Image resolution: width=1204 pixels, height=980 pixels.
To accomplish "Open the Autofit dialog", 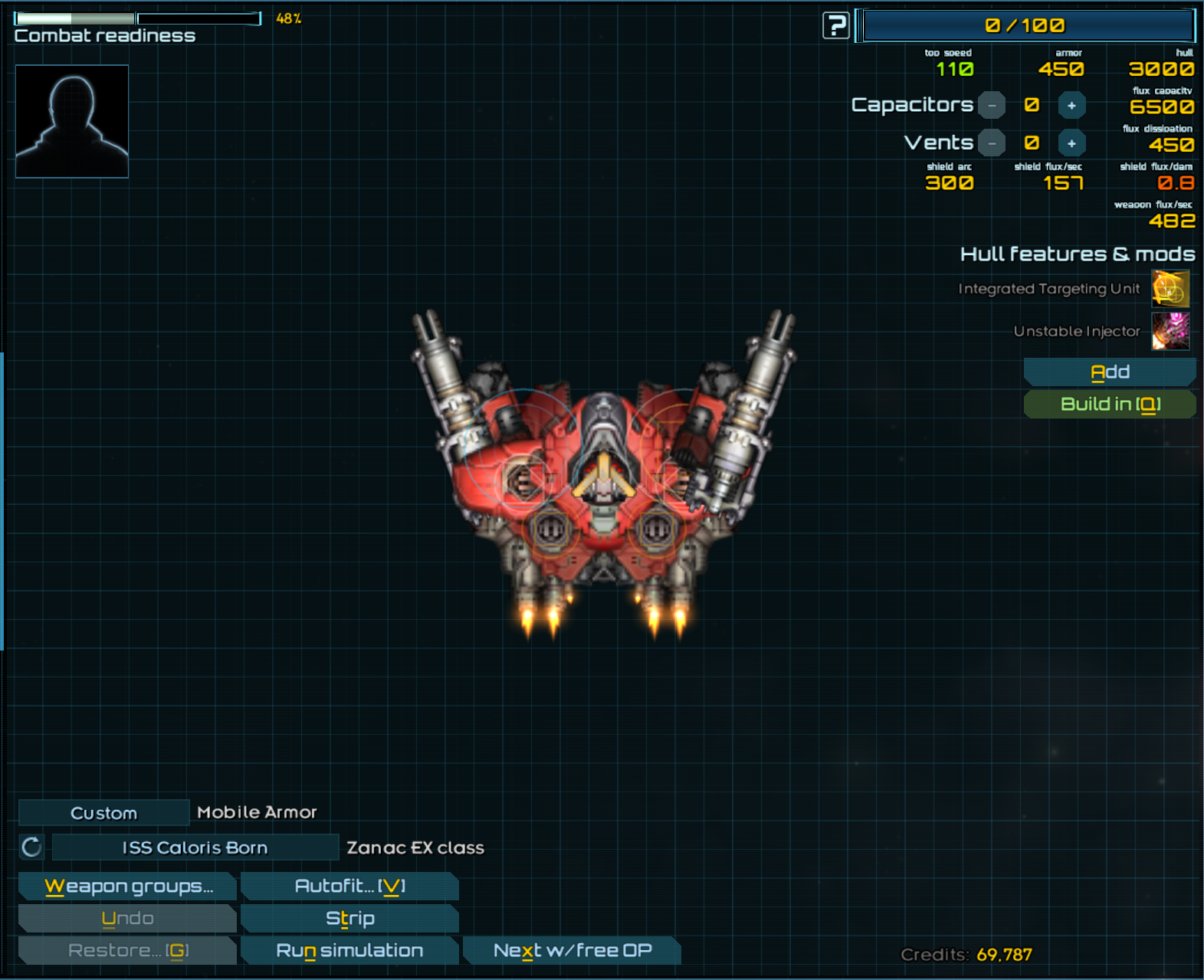I will [349, 887].
